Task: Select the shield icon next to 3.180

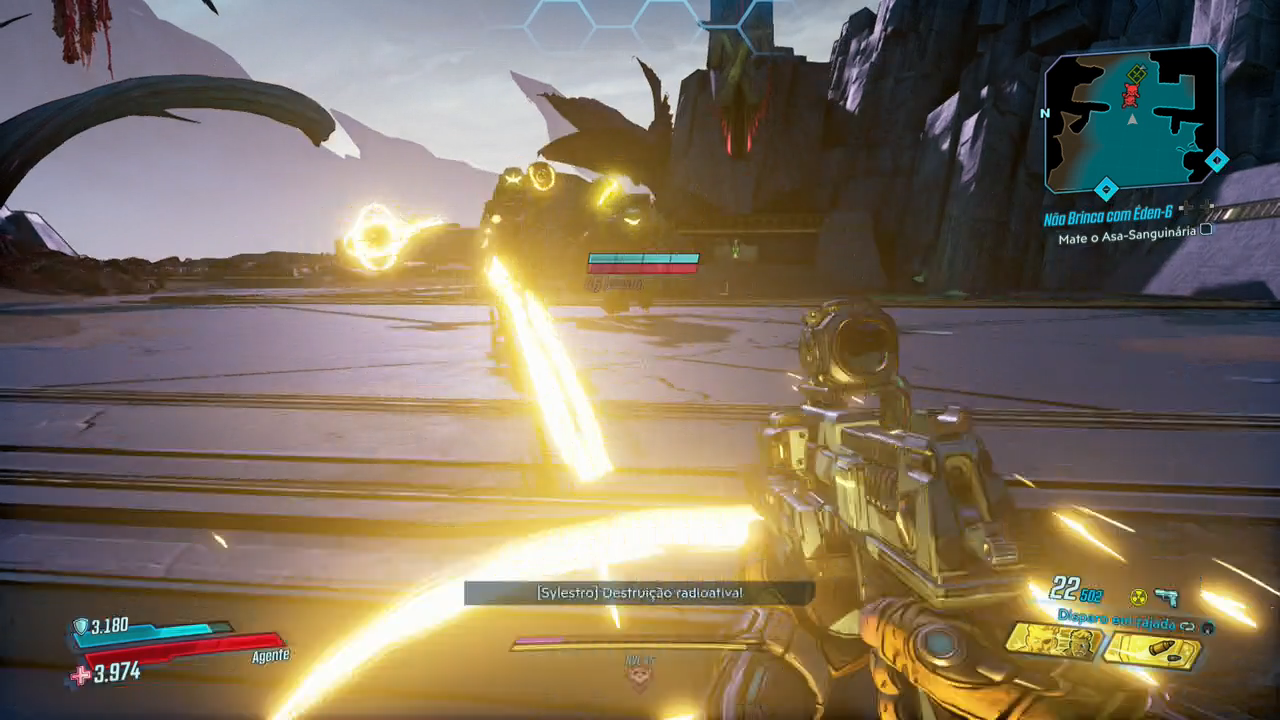Action: [x=80, y=626]
